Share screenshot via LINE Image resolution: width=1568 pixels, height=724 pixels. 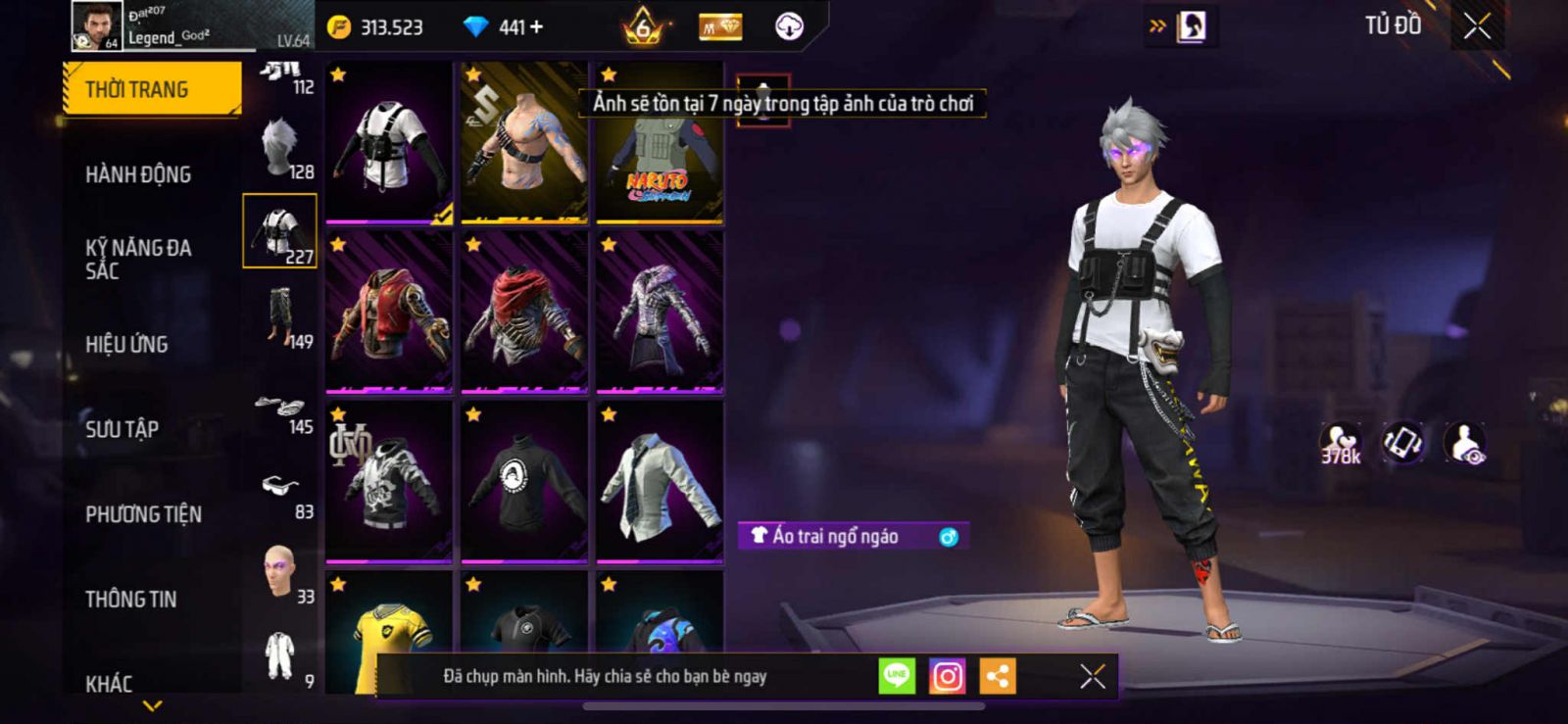(x=896, y=676)
